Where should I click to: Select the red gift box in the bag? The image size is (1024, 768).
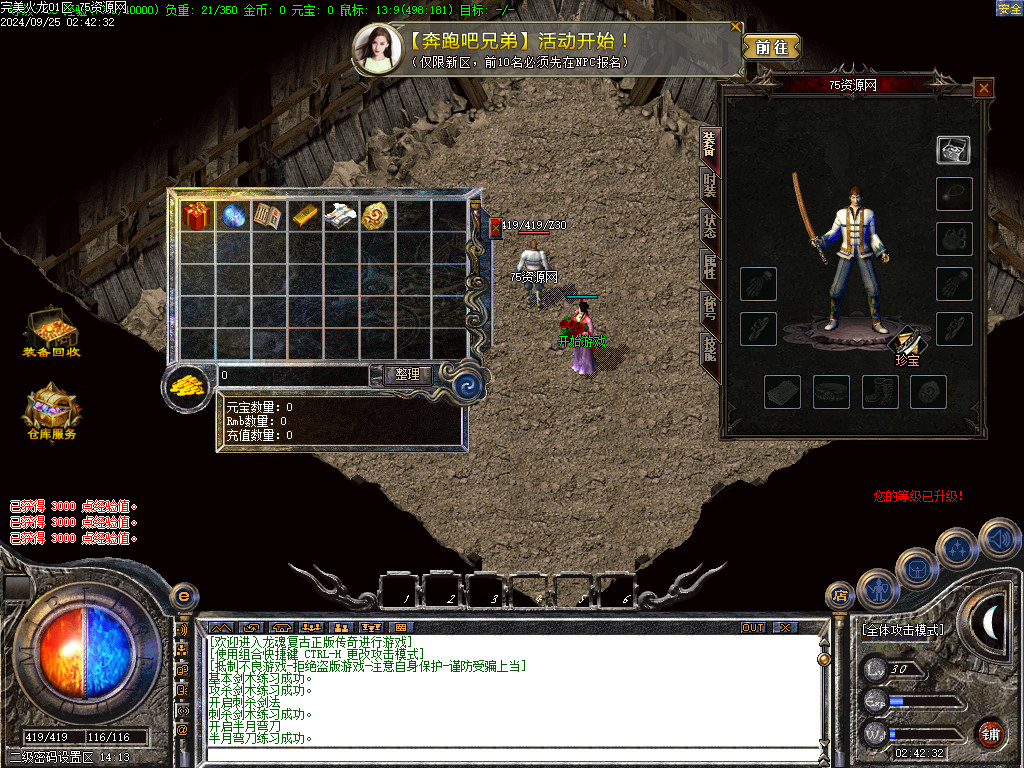(x=194, y=216)
